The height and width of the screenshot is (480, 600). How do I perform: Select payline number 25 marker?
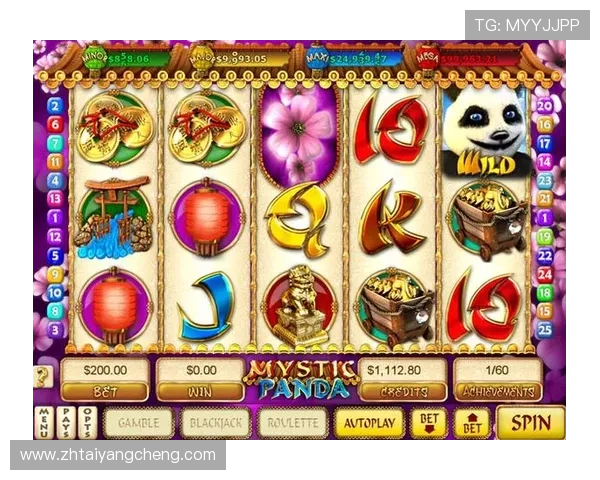[x=545, y=329]
